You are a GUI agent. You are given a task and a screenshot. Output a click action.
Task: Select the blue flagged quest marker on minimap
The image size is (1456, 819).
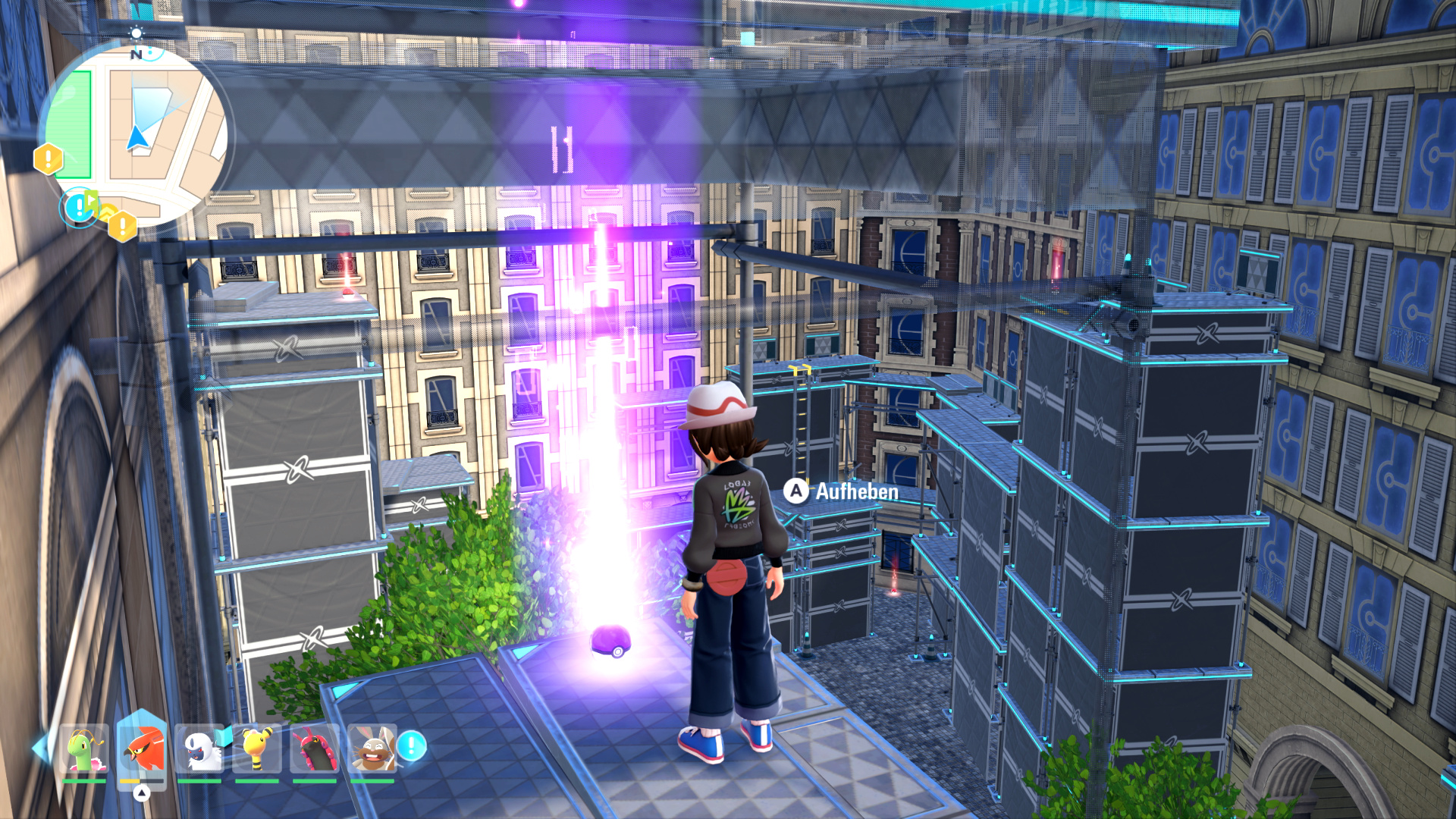pyautogui.click(x=79, y=206)
